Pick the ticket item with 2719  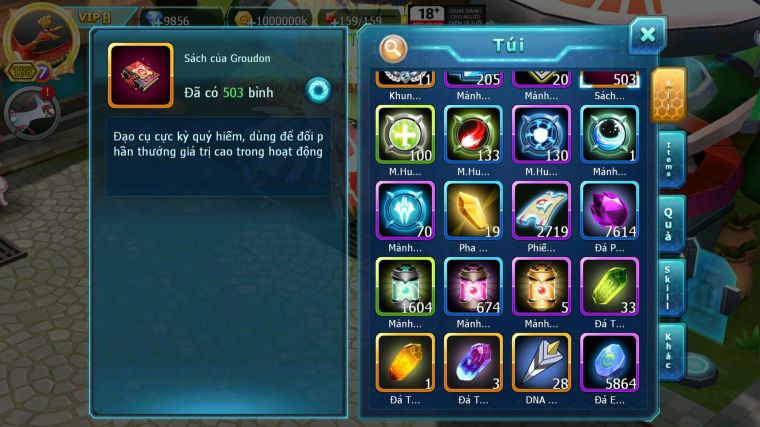[x=541, y=210]
